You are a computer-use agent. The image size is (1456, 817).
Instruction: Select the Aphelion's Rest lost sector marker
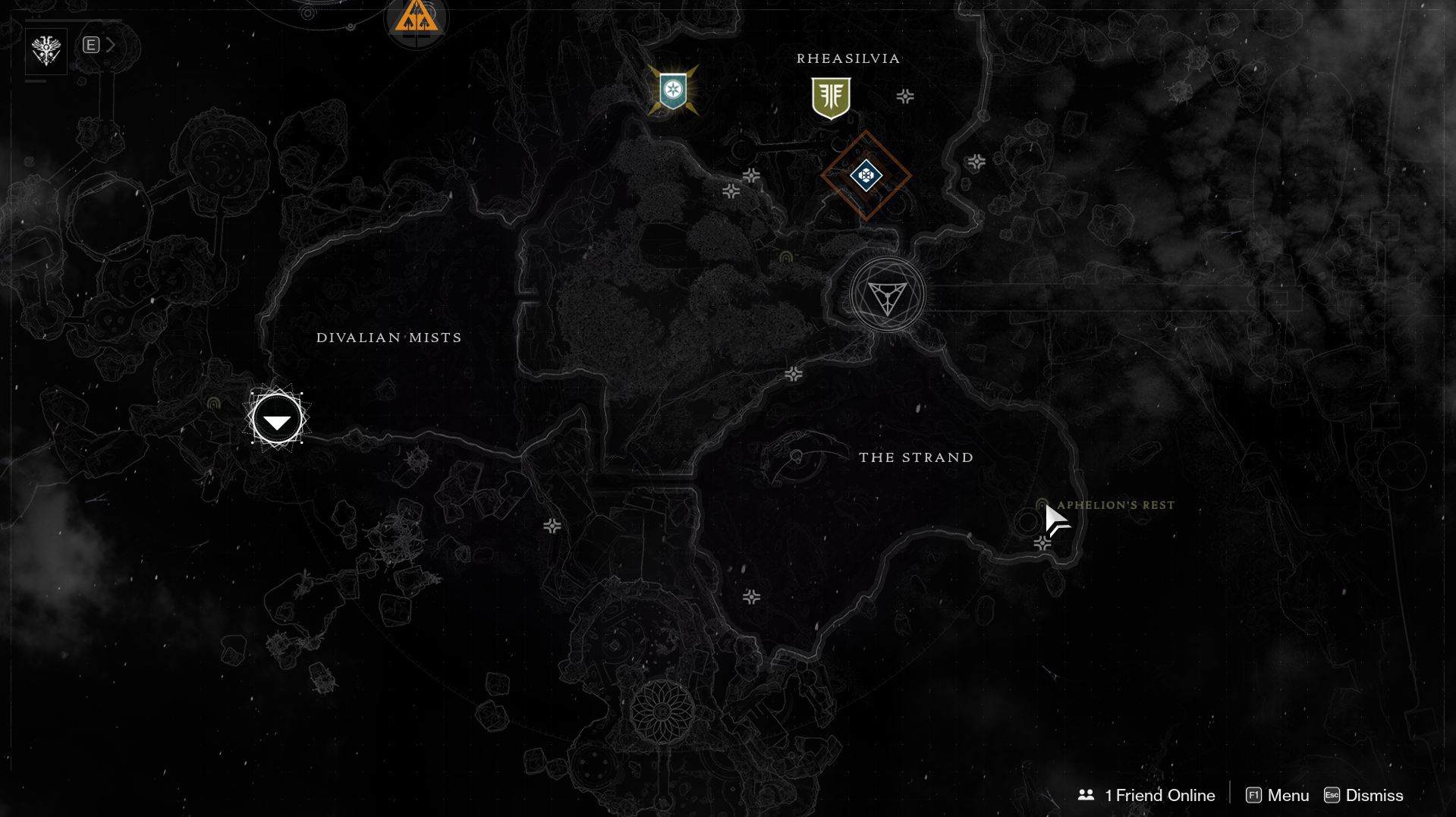[1042, 506]
